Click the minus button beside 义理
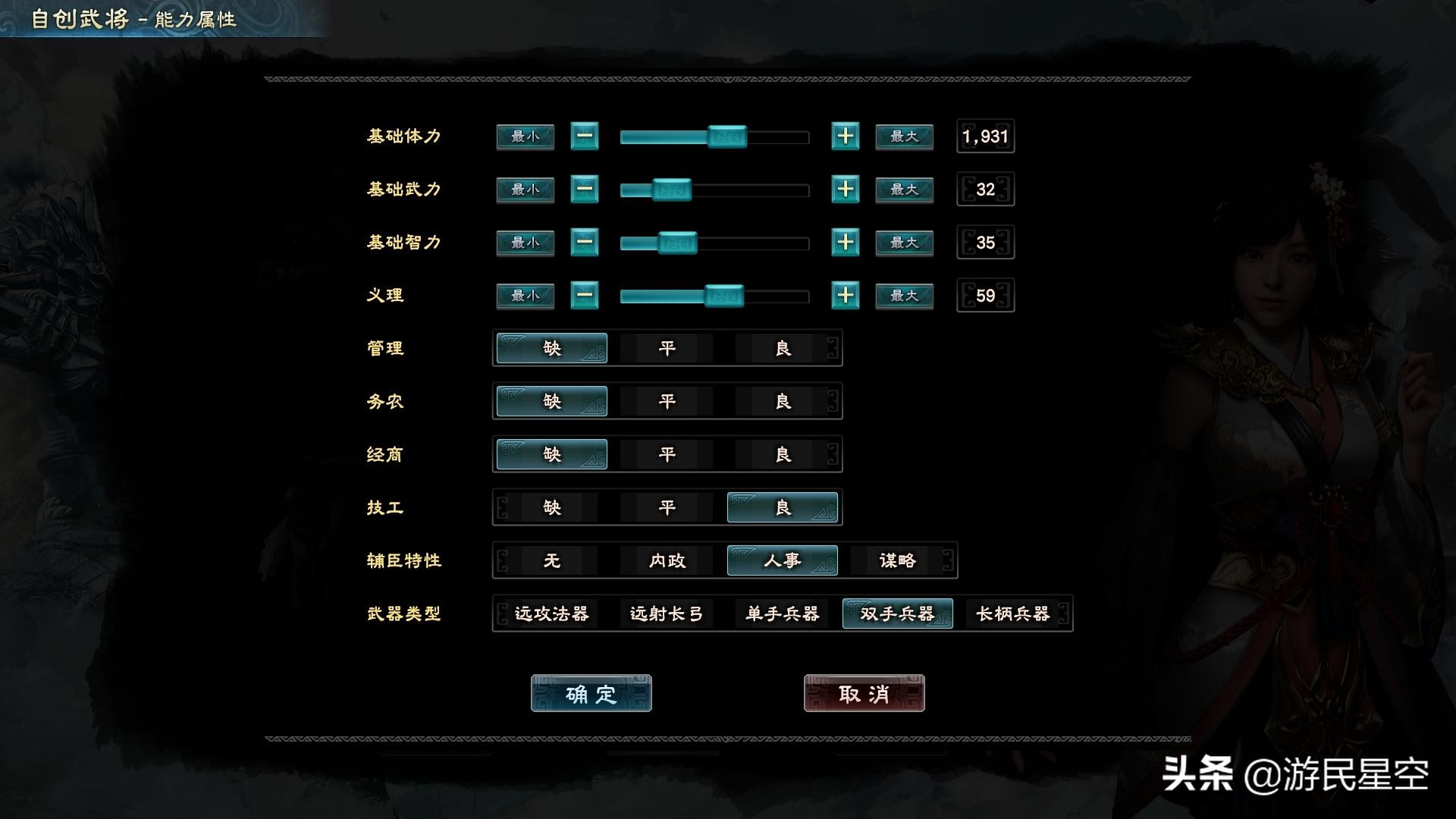The width and height of the screenshot is (1456, 819). click(585, 296)
